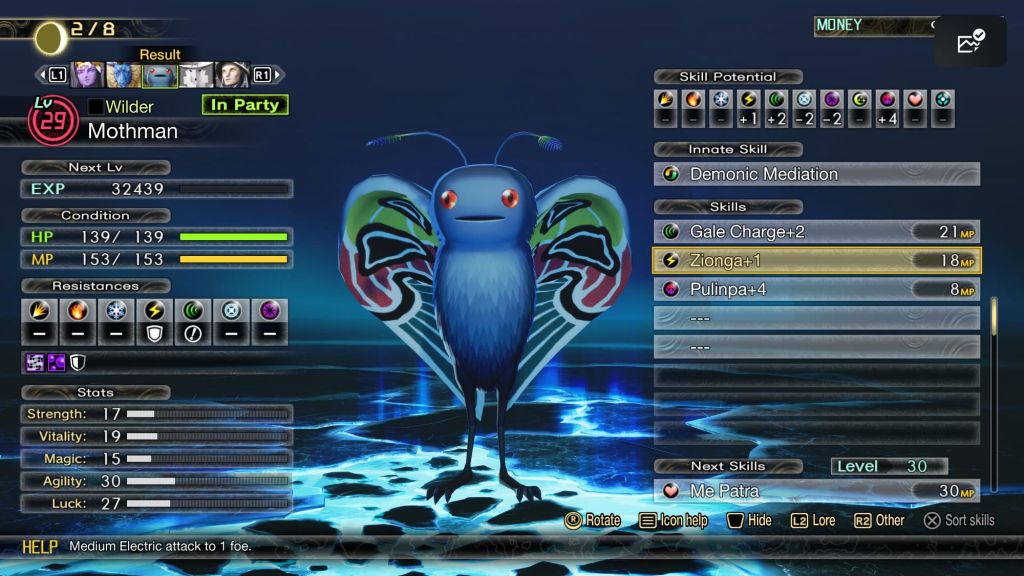The width and height of the screenshot is (1024, 576).
Task: Select the Mothman portrait in the demon strip
Action: (x=160, y=75)
